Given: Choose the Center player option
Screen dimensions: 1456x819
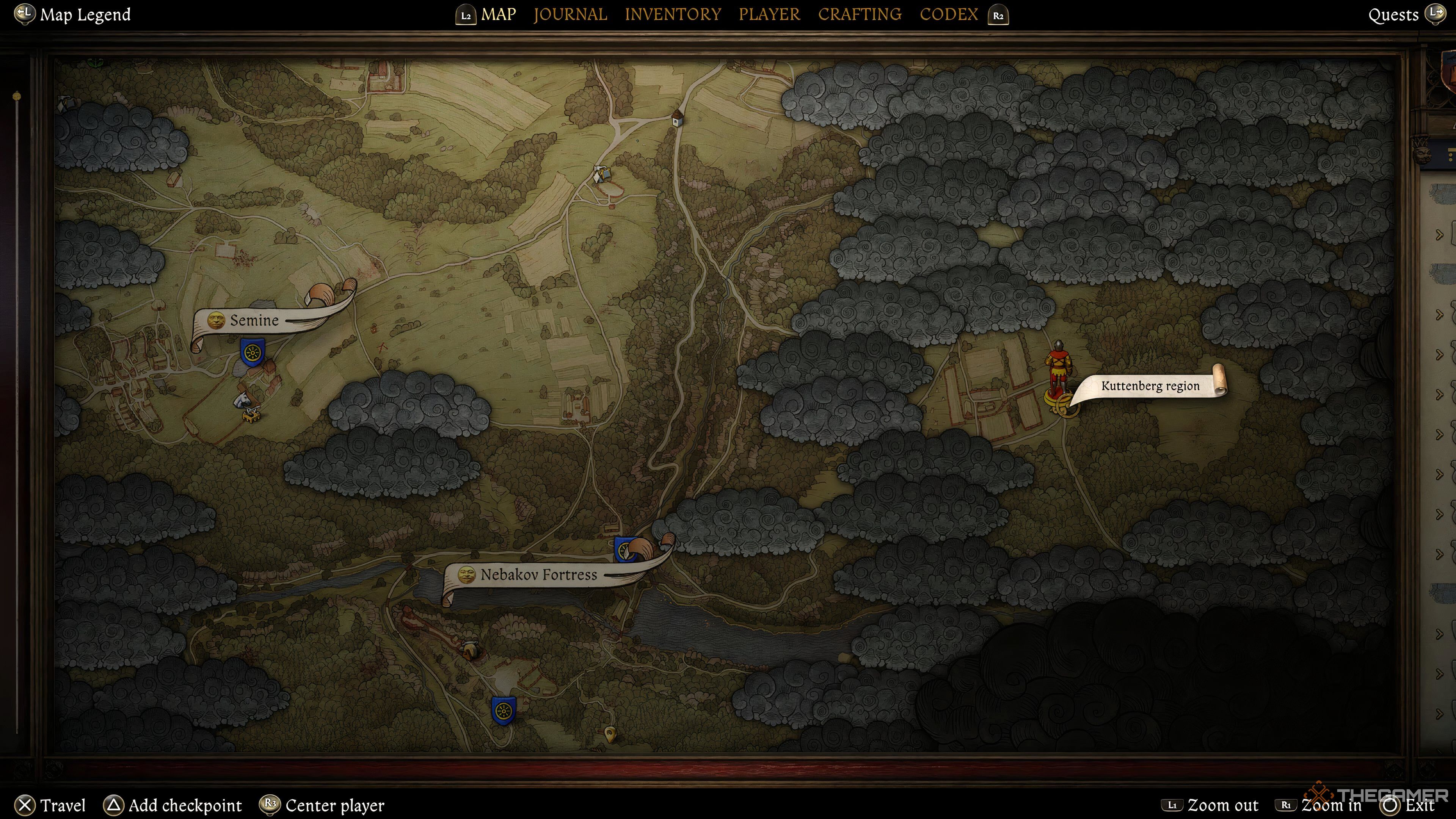Looking at the screenshot, I should pos(334,805).
